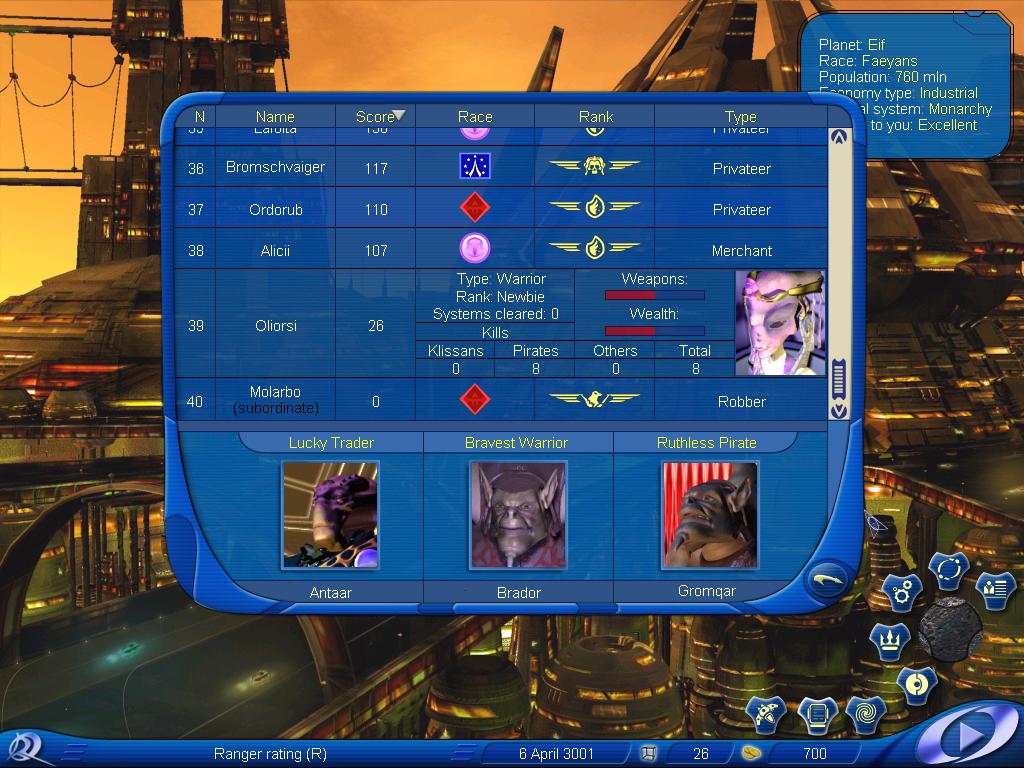The height and width of the screenshot is (768, 1024).
Task: Close the rating panel with the round arrow button
Action: tap(828, 578)
